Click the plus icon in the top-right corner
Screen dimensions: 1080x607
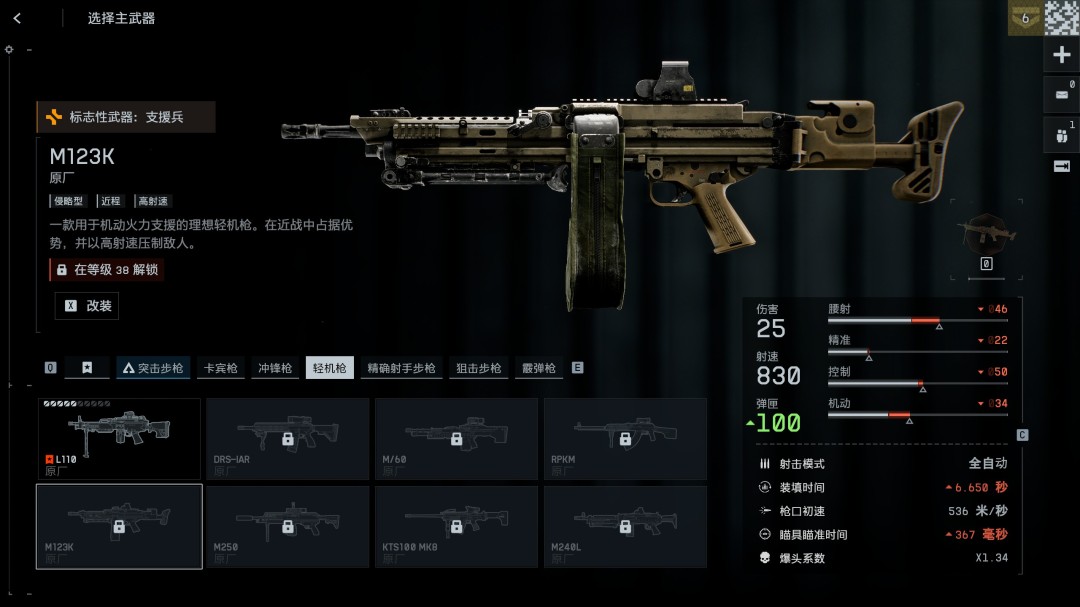coord(1062,55)
